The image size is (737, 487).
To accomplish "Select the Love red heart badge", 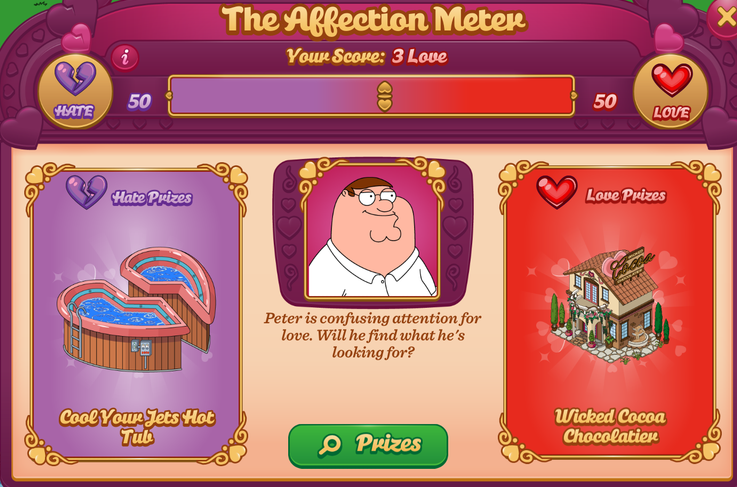I will pos(671,91).
